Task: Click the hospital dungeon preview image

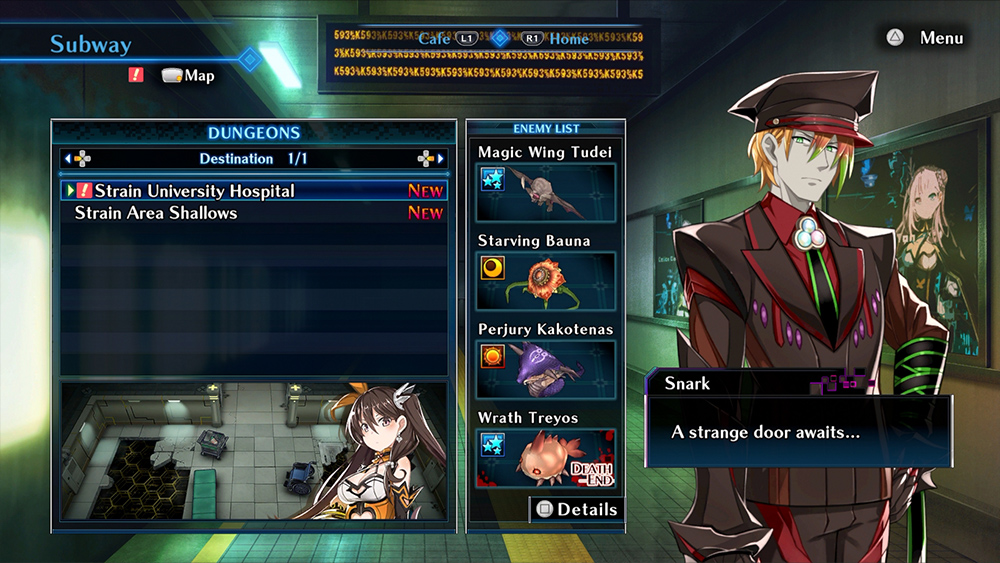Action: [x=254, y=450]
